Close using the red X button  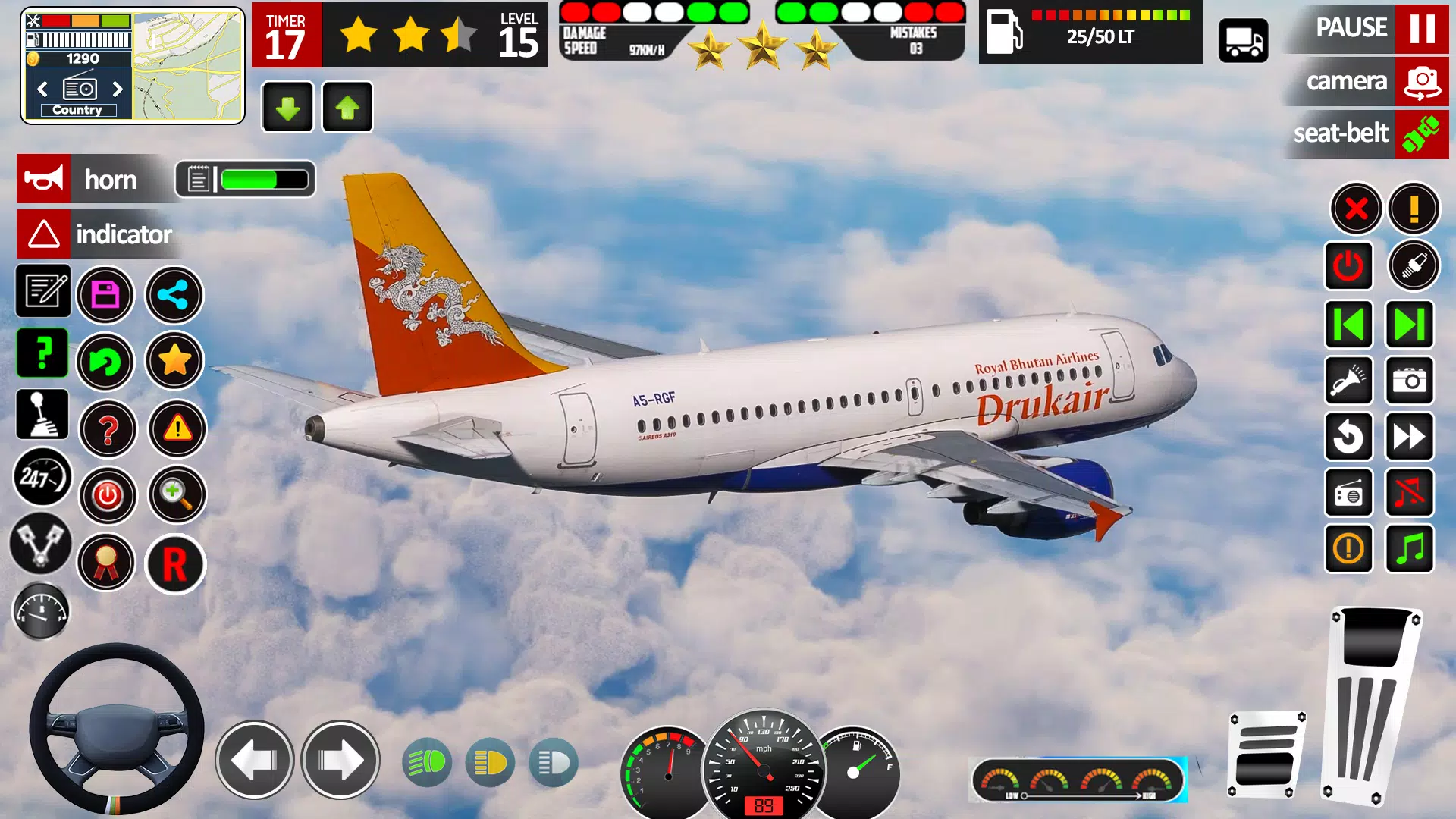click(1356, 209)
